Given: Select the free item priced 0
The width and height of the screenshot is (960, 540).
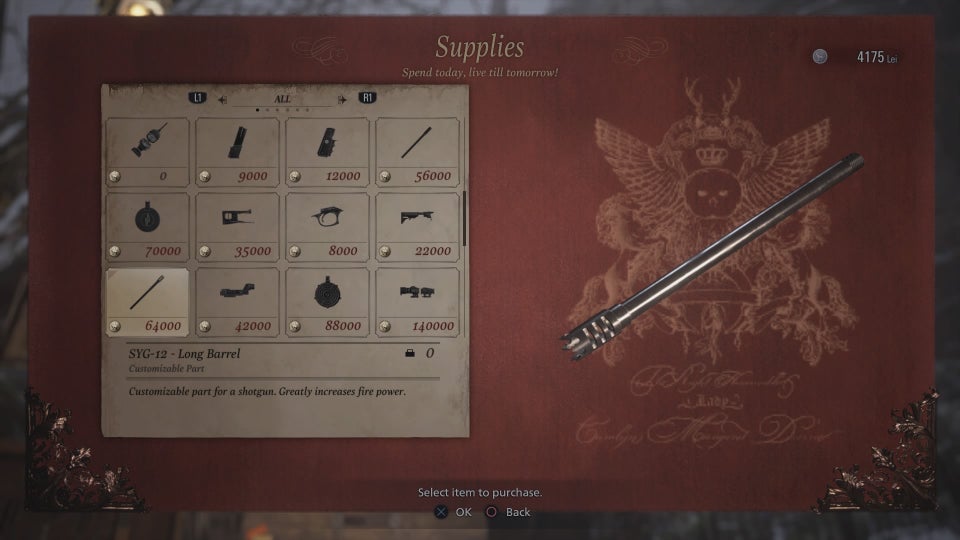Looking at the screenshot, I should coord(147,151).
